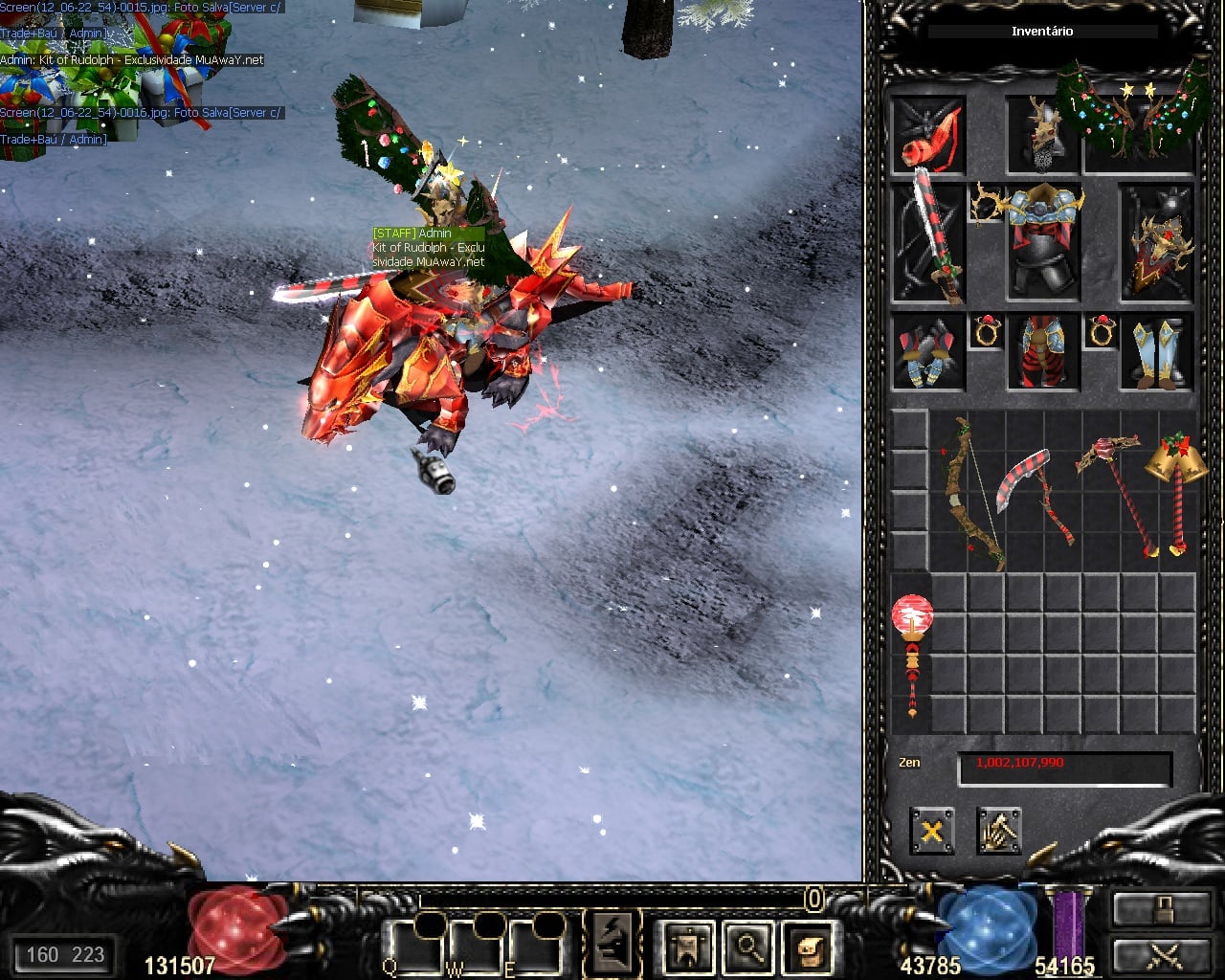
Task: Click the magnifying glass button
Action: pos(748,947)
